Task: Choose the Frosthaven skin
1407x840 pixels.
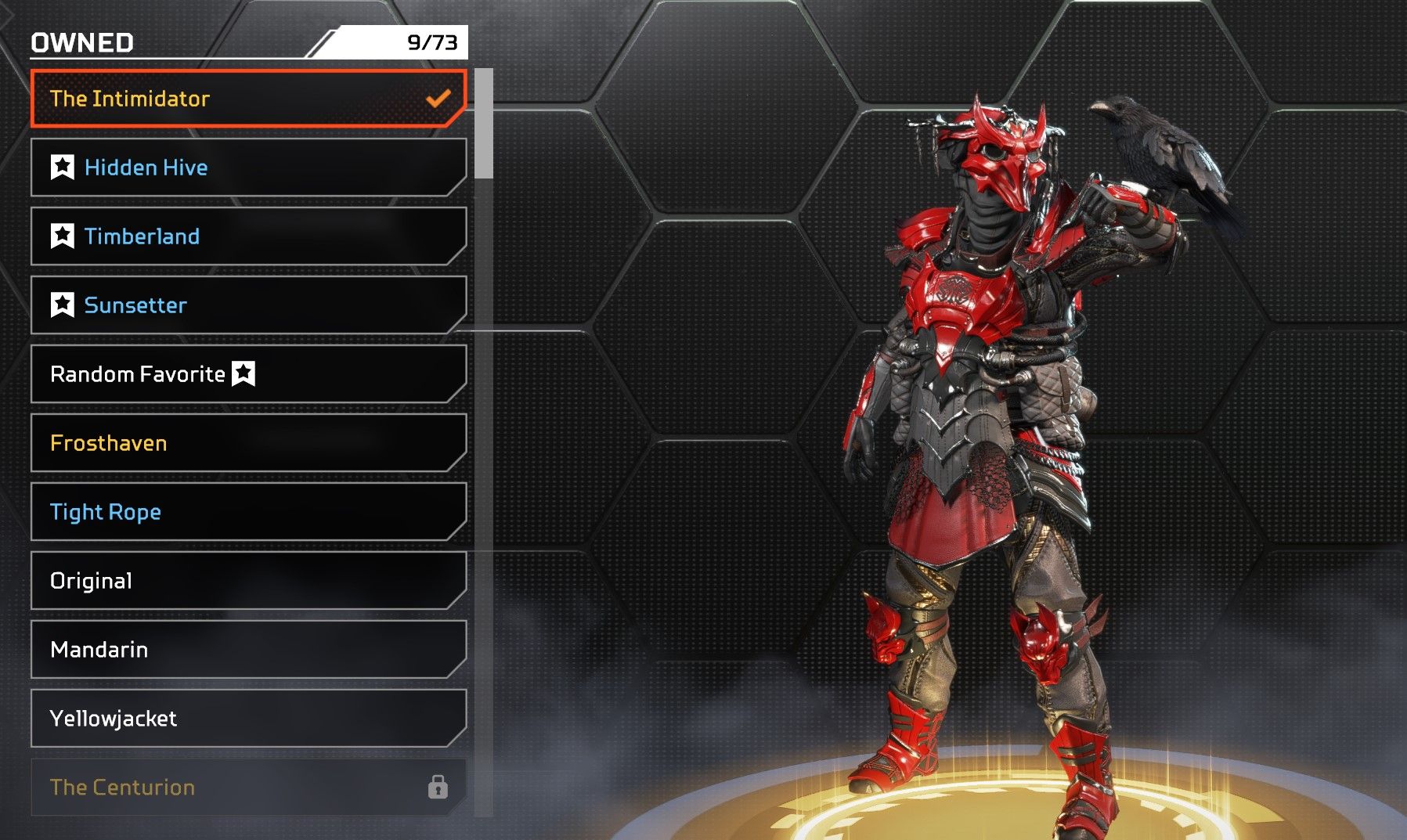Action: pos(247,443)
